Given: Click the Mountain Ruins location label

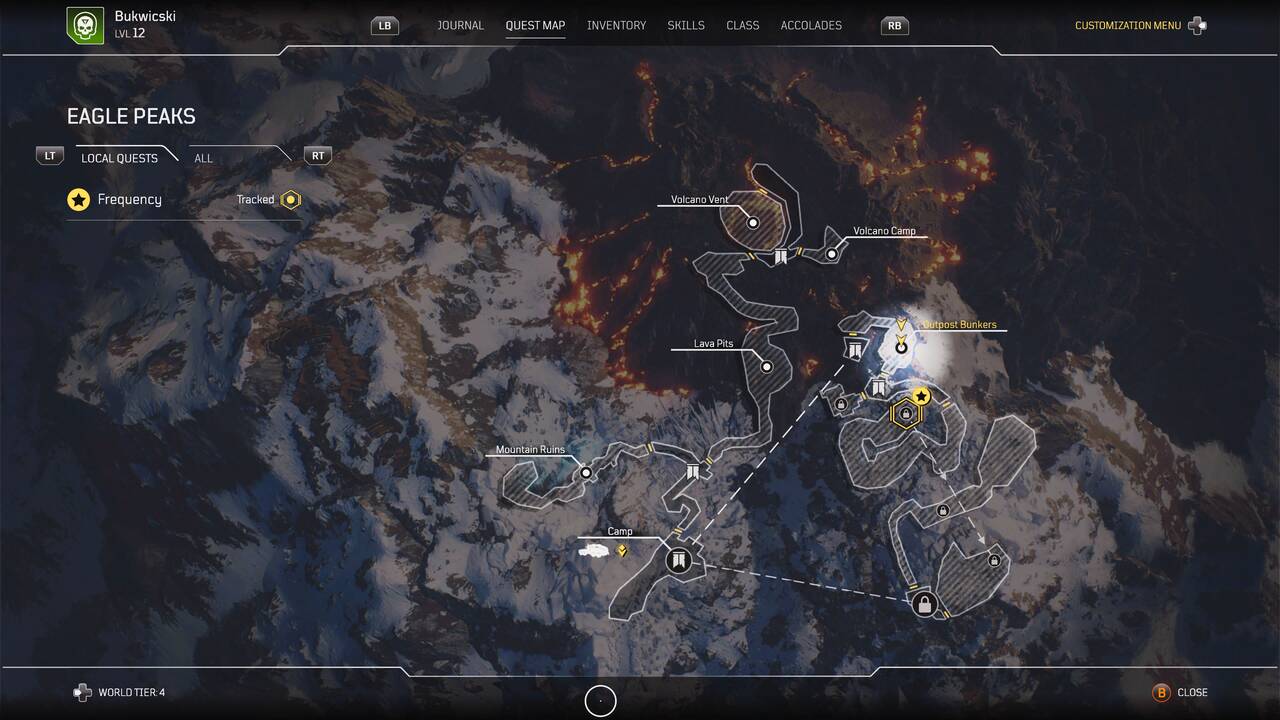Looking at the screenshot, I should (530, 449).
